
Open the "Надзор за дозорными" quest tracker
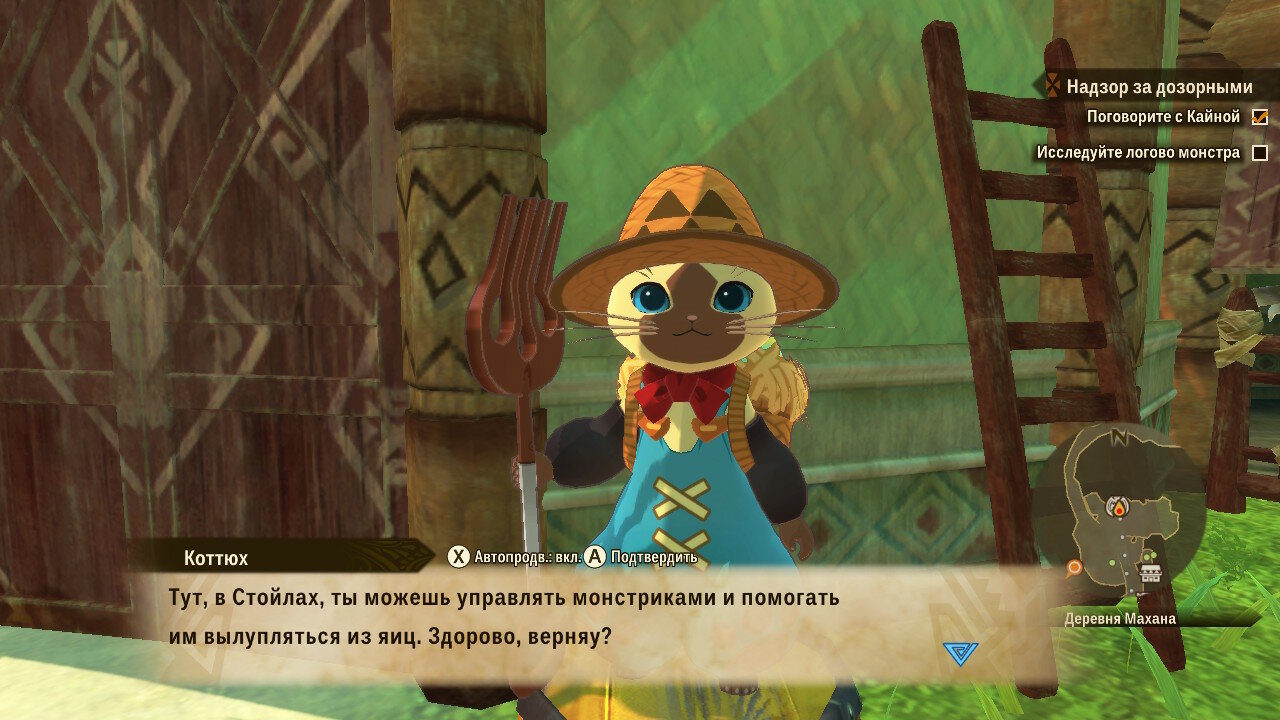coord(1158,87)
